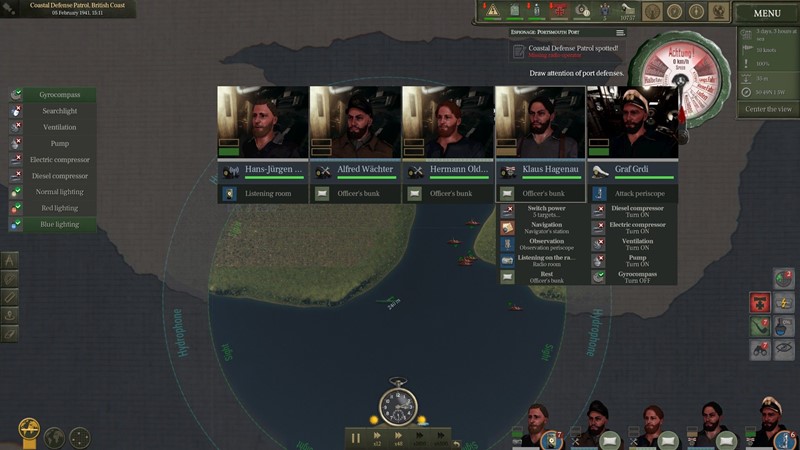
Task: Select officer Klaus Hagenau's portrait card
Action: (540, 125)
